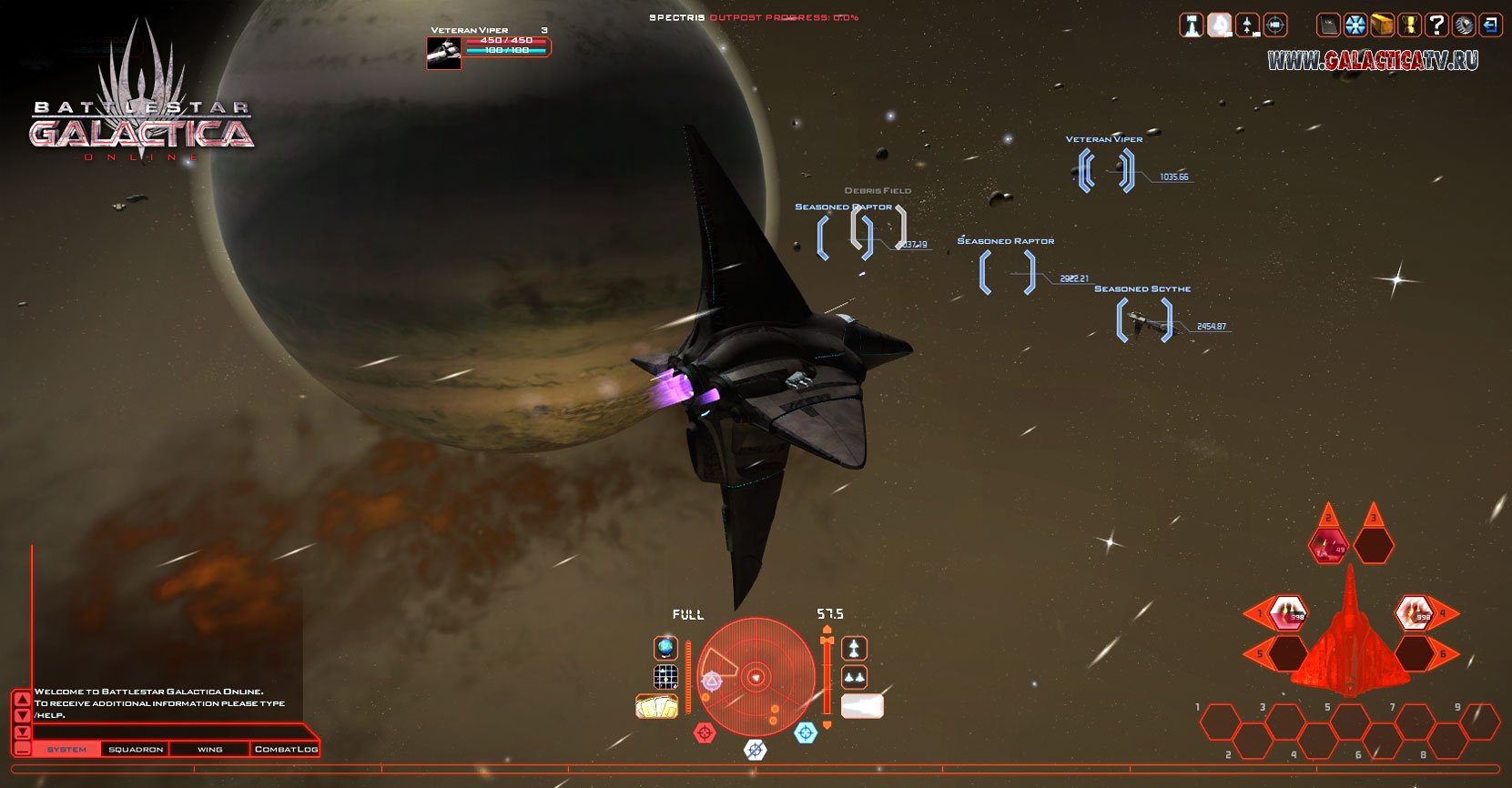Switch to the System chat tab
This screenshot has width=1512, height=788.
tap(66, 749)
